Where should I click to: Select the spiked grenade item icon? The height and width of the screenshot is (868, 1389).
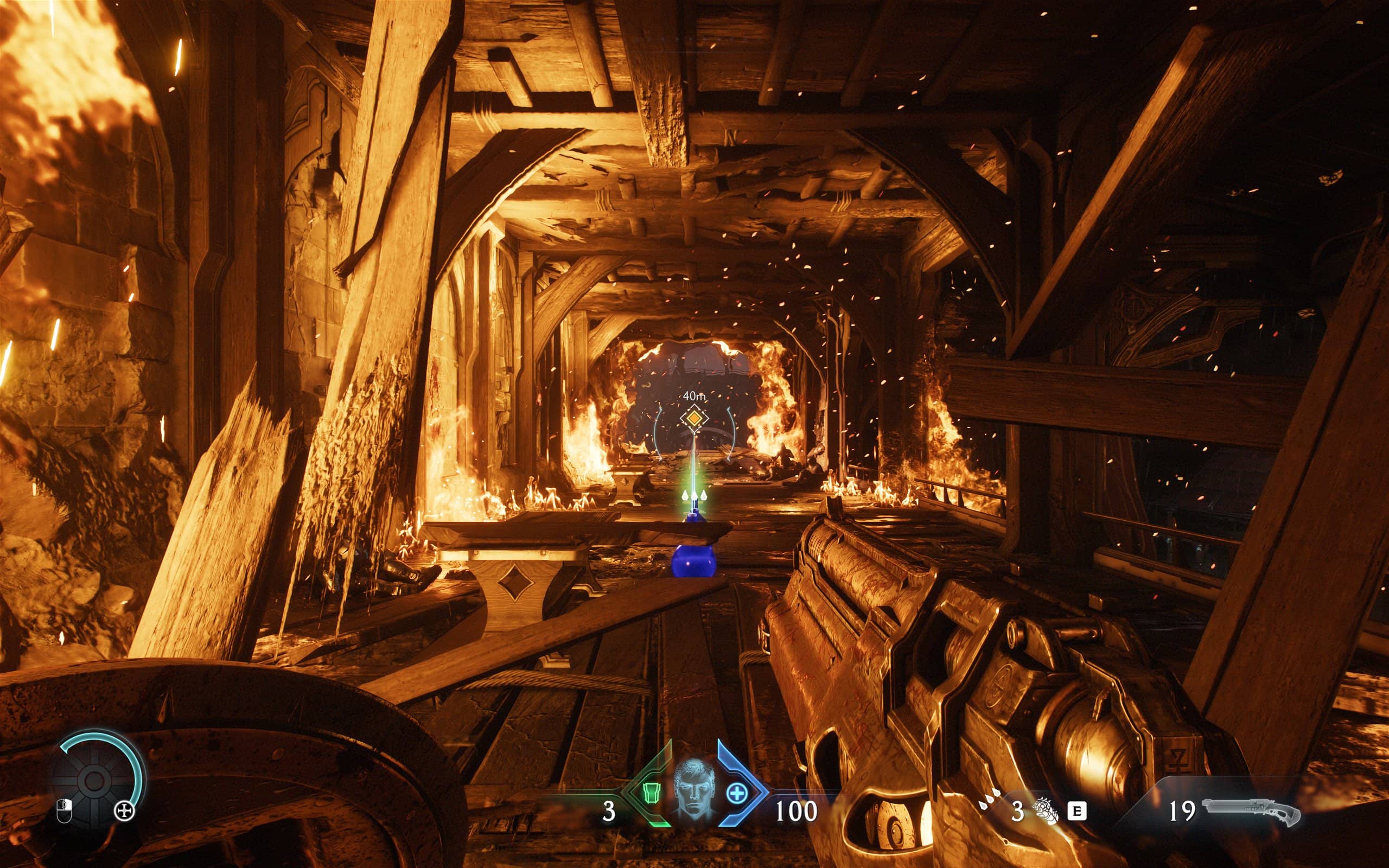[x=1046, y=811]
